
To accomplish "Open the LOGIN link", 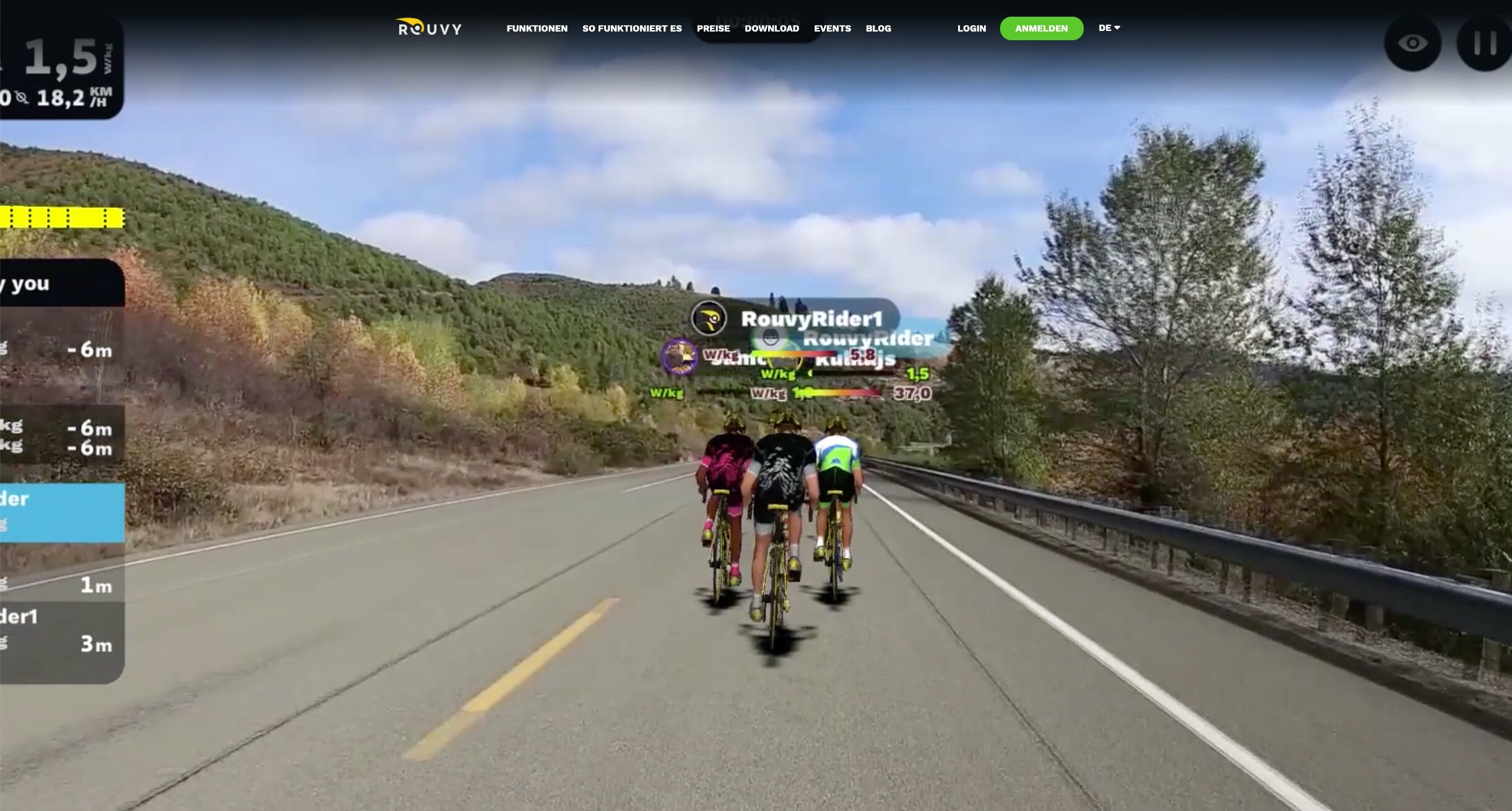I will coord(971,28).
